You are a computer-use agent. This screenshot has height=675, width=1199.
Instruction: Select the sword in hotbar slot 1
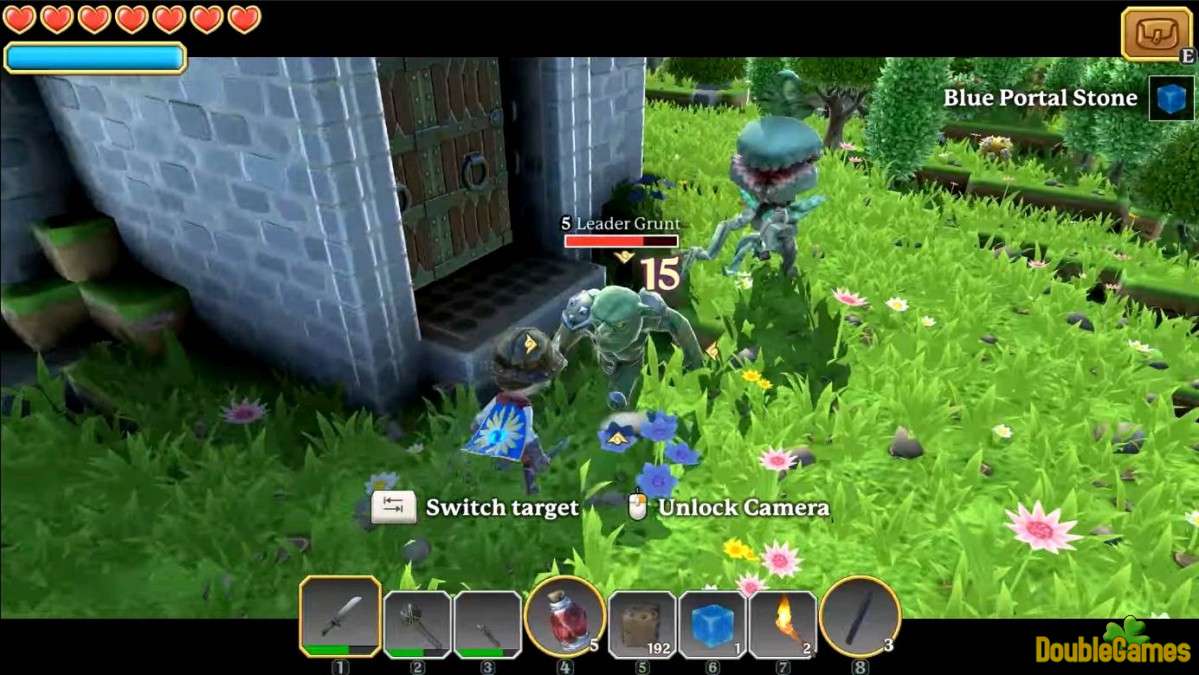click(x=340, y=617)
